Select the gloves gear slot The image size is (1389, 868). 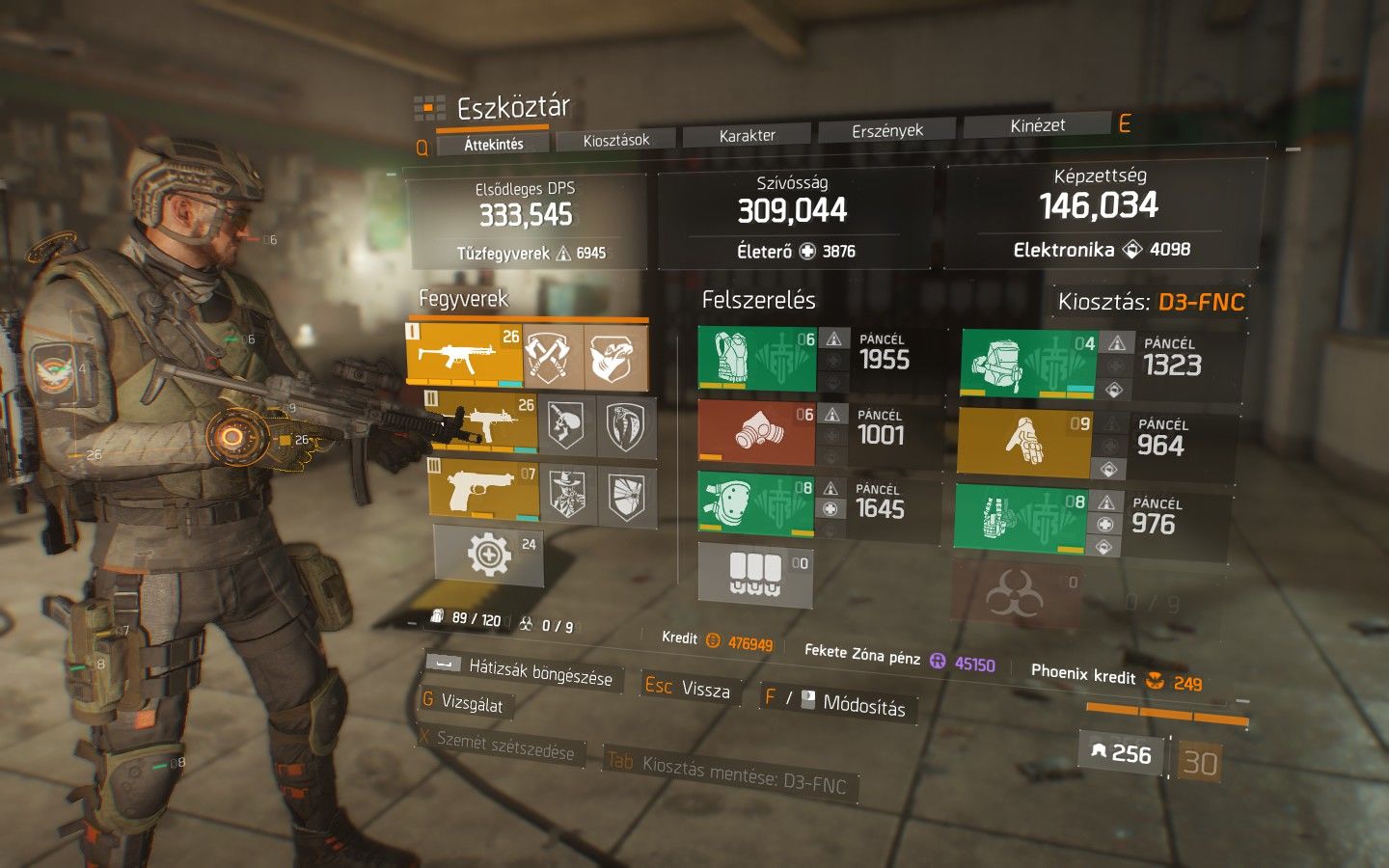click(1024, 443)
